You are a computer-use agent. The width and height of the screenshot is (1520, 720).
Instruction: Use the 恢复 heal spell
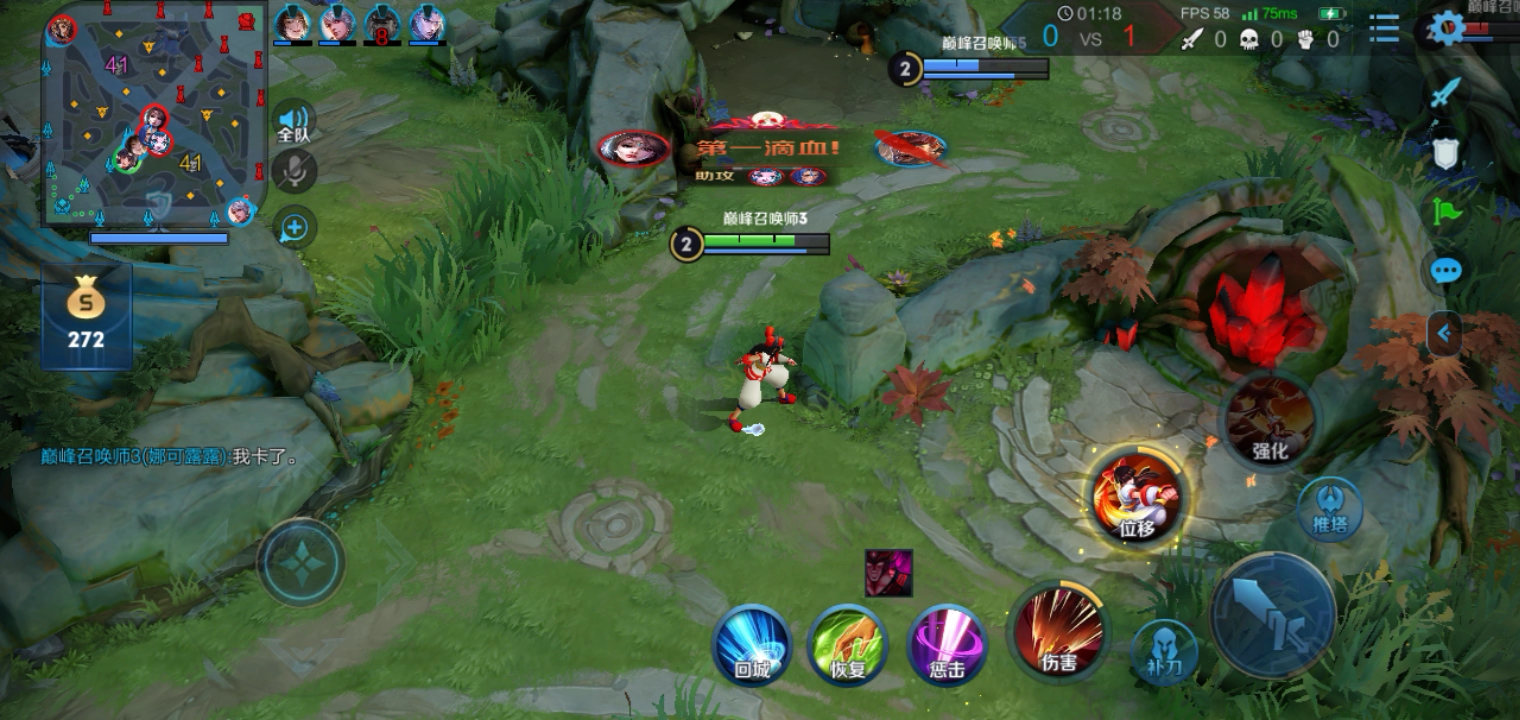(848, 645)
